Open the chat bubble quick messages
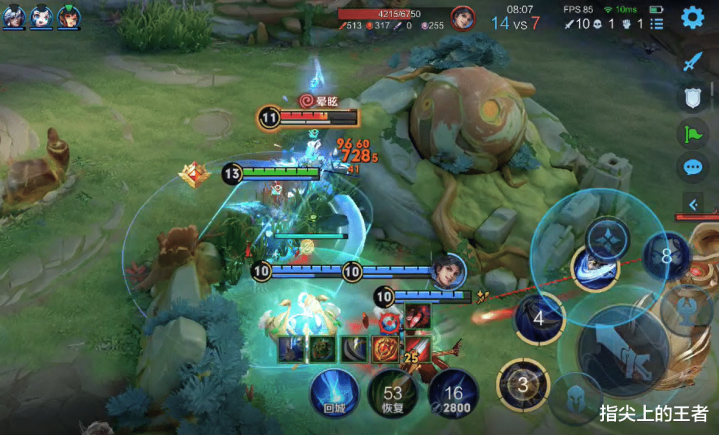This screenshot has height=435, width=719. pyautogui.click(x=692, y=168)
